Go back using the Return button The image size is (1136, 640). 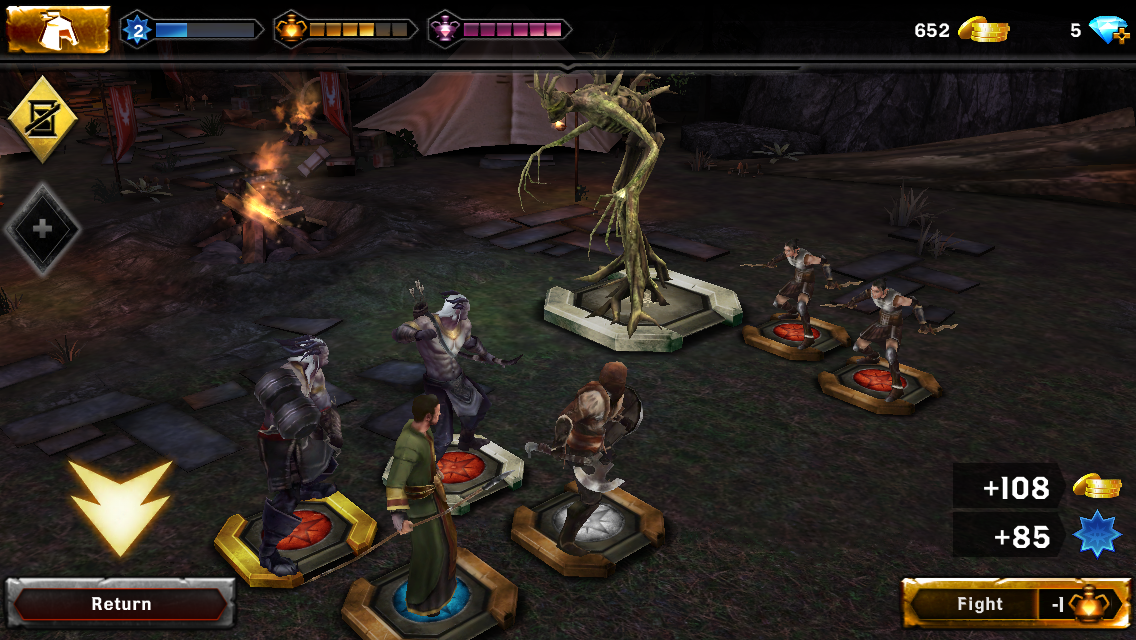(121, 604)
